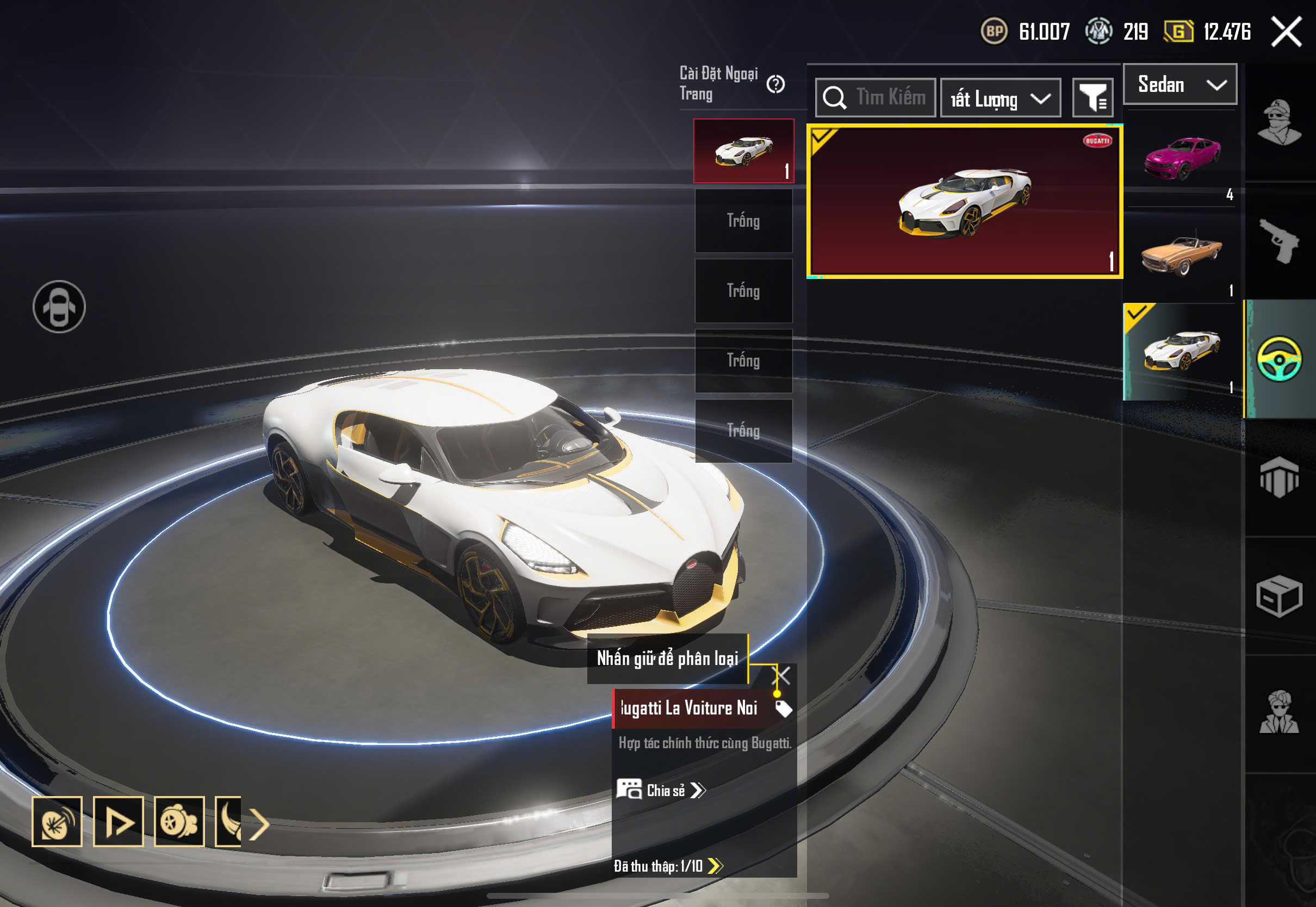Switch to the steering wheel vehicles tab
This screenshot has width=1316, height=907.
click(1279, 359)
